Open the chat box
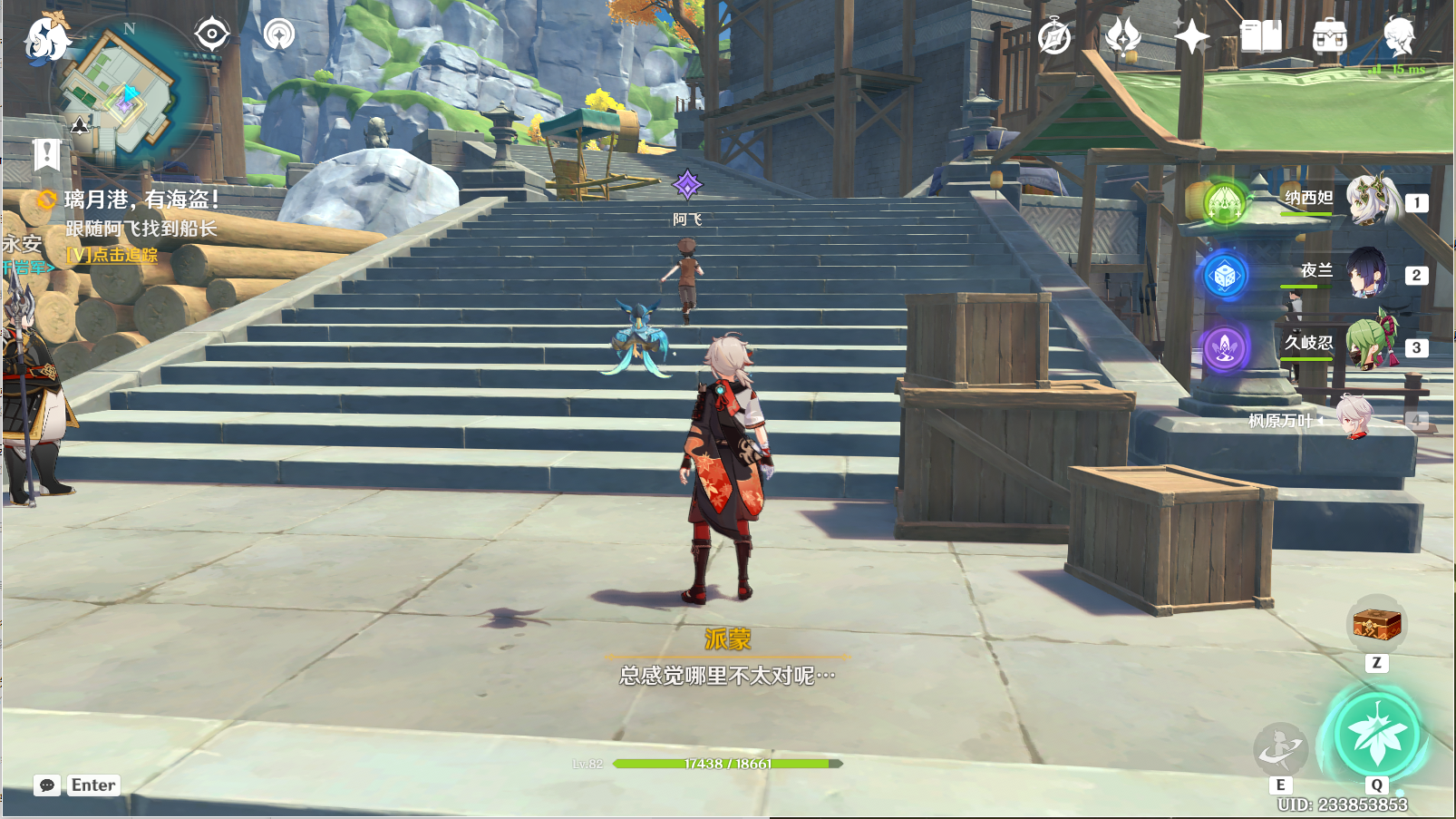 tap(47, 785)
